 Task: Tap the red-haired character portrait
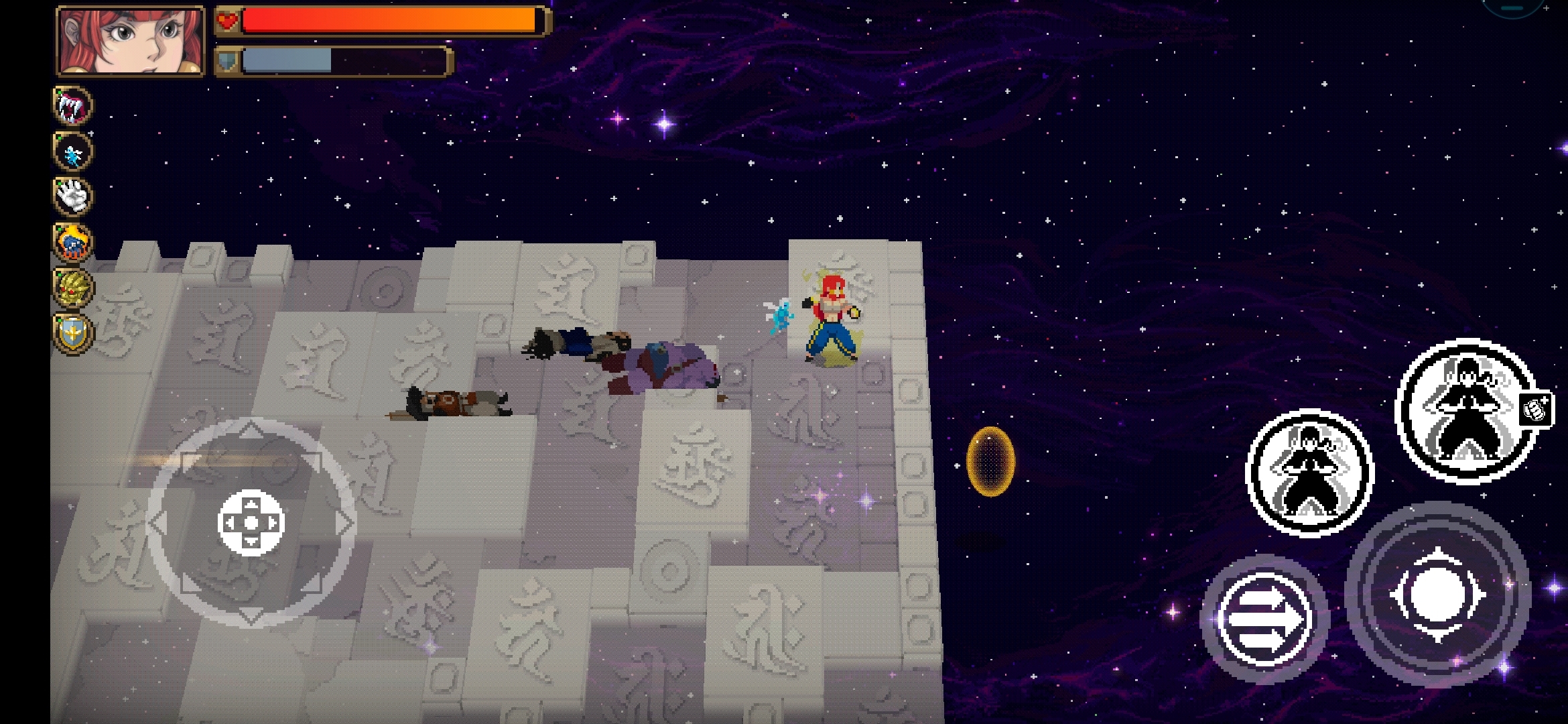pos(131,41)
